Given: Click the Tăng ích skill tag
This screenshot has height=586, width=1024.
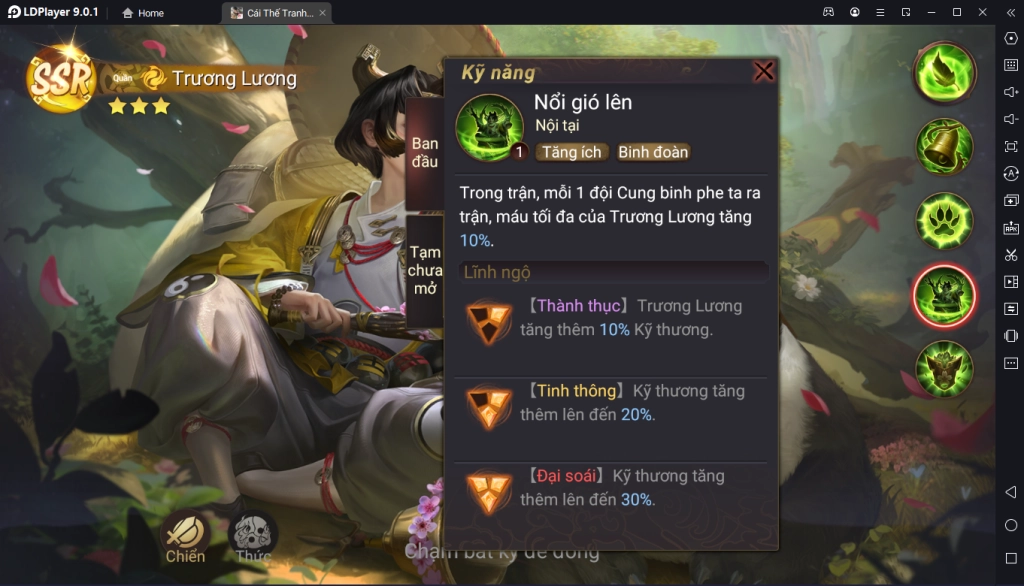Looking at the screenshot, I should [x=572, y=152].
